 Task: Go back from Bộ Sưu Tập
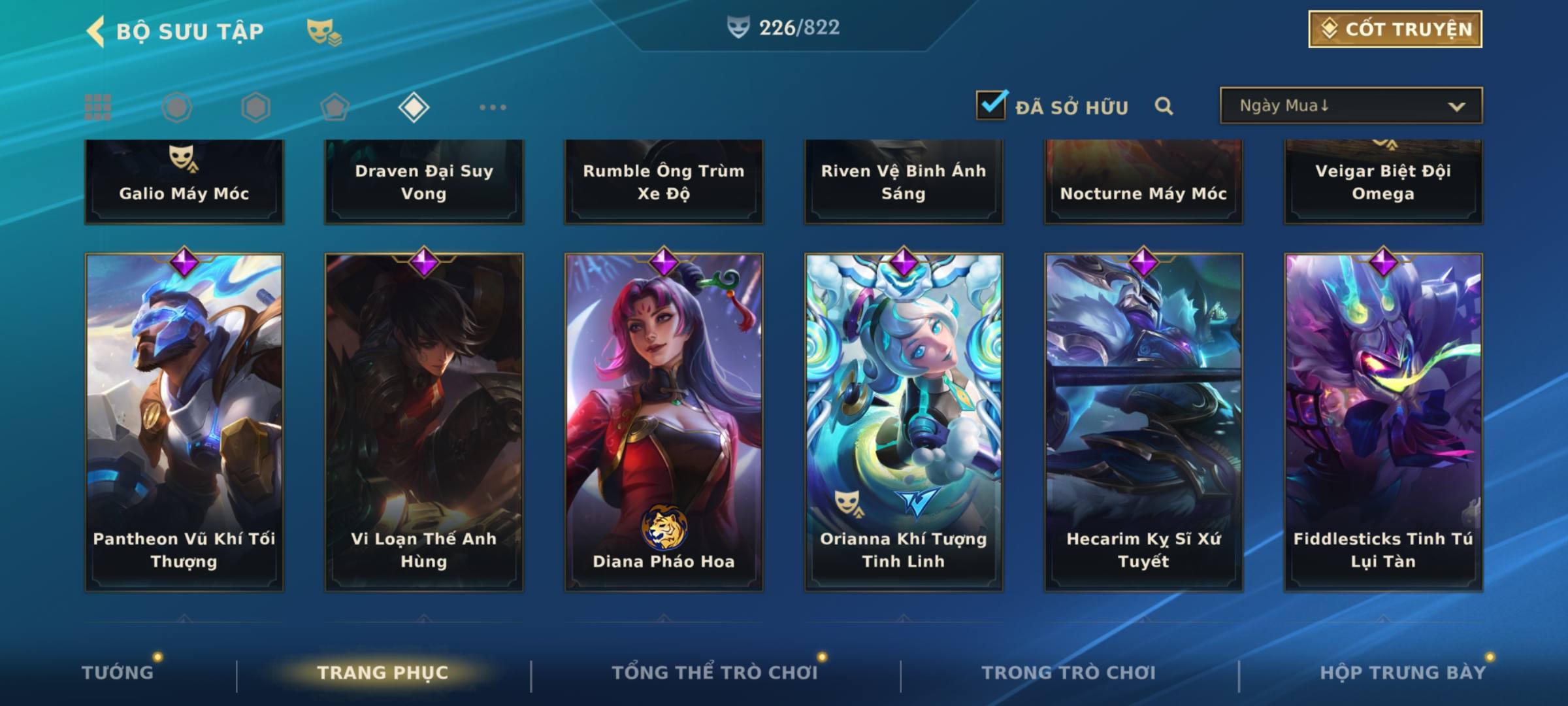click(96, 31)
